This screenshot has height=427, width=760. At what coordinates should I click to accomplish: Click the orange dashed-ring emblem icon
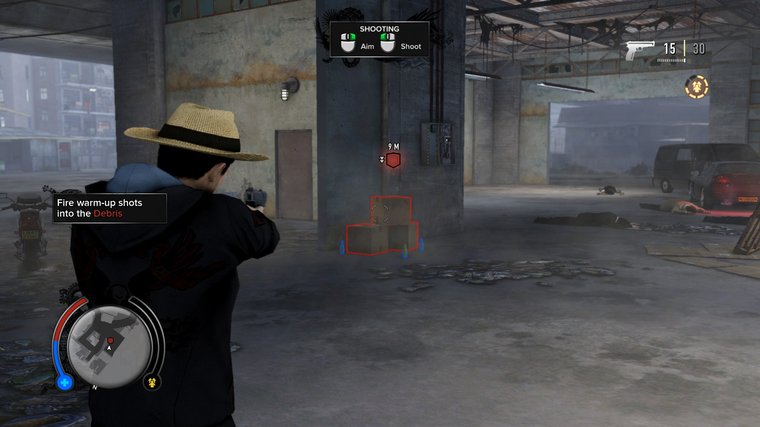pos(696,87)
